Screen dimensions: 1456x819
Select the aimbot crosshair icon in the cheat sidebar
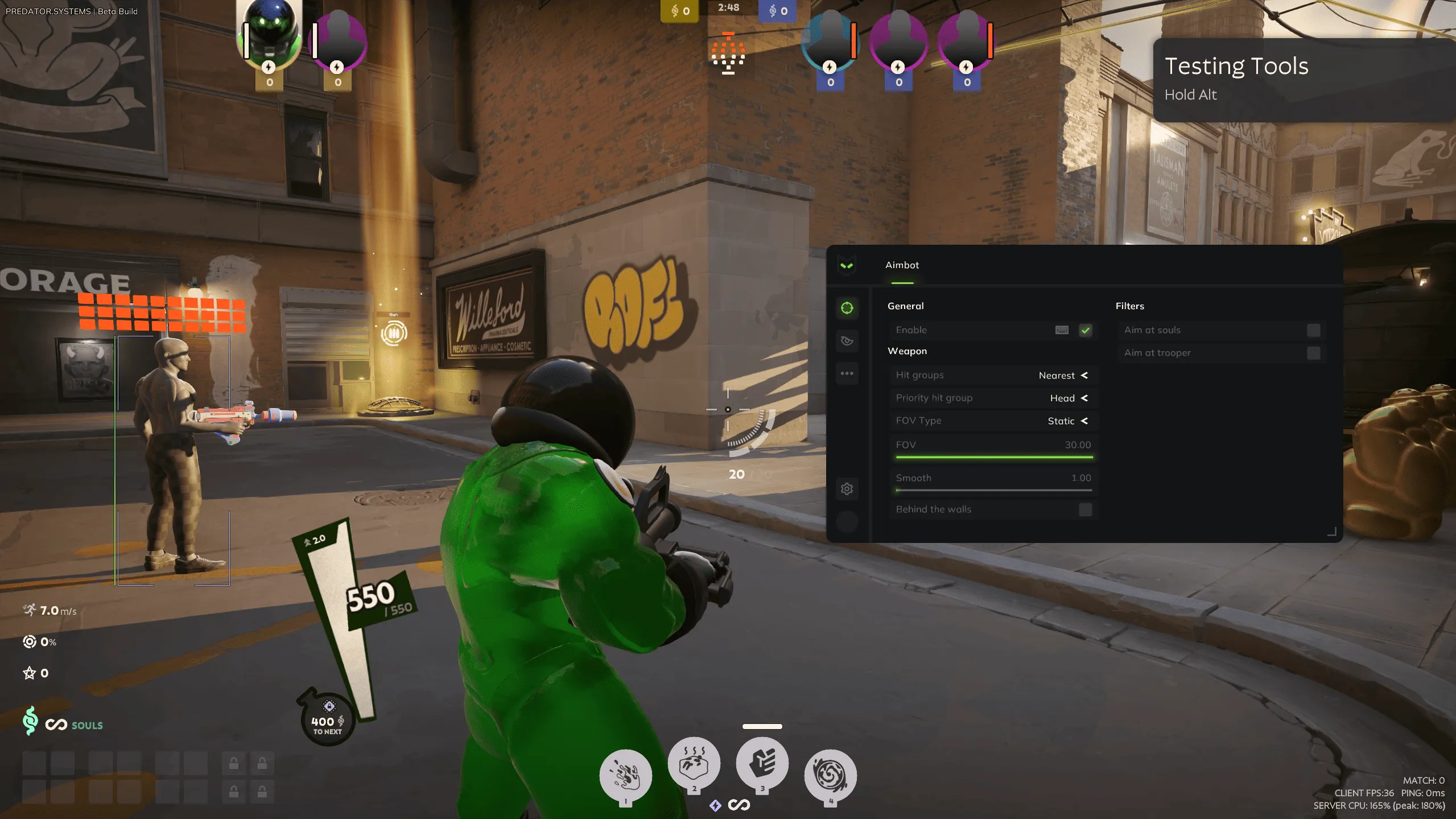coord(847,307)
